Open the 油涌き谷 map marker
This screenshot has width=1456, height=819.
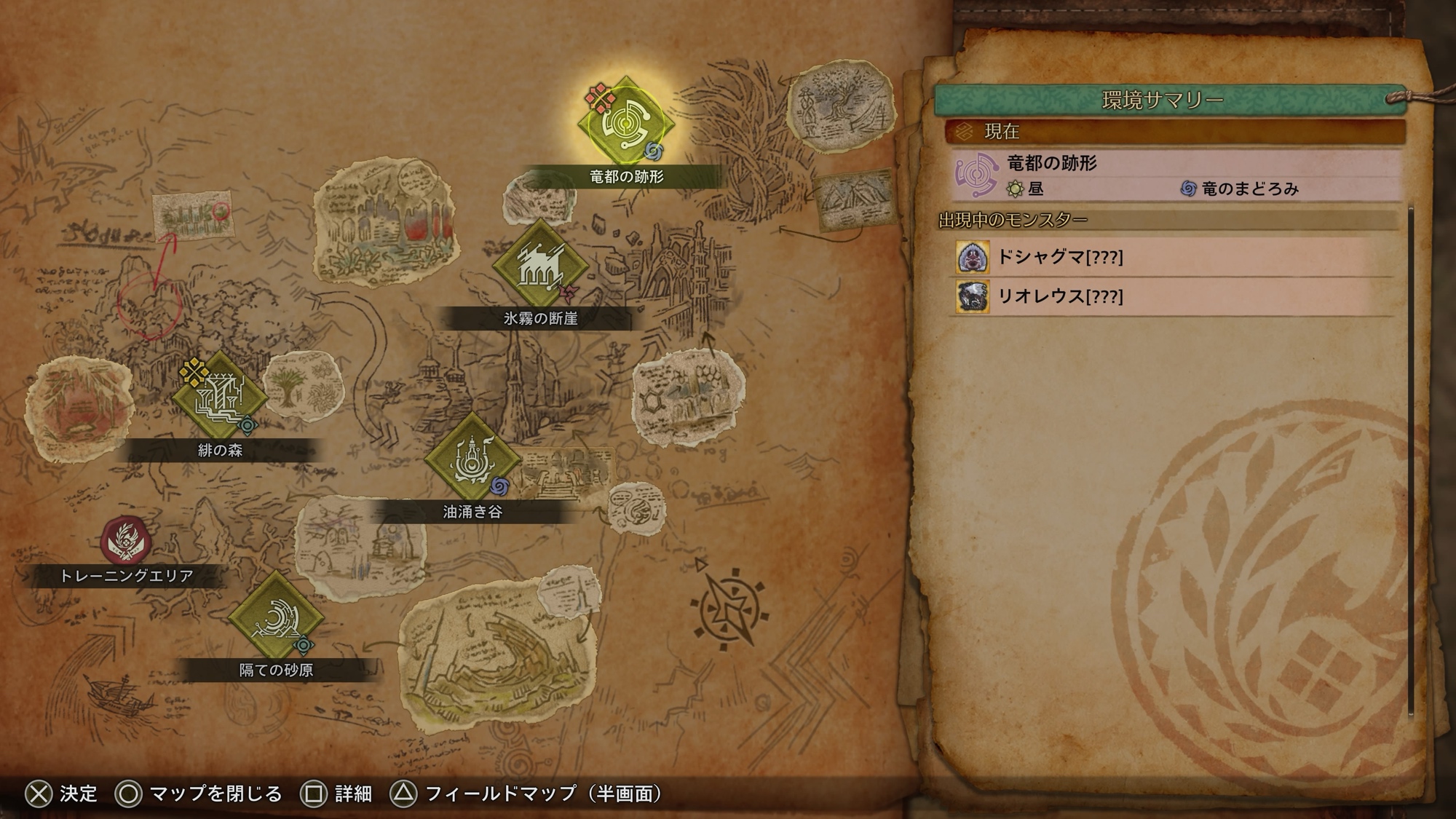pyautogui.click(x=472, y=459)
